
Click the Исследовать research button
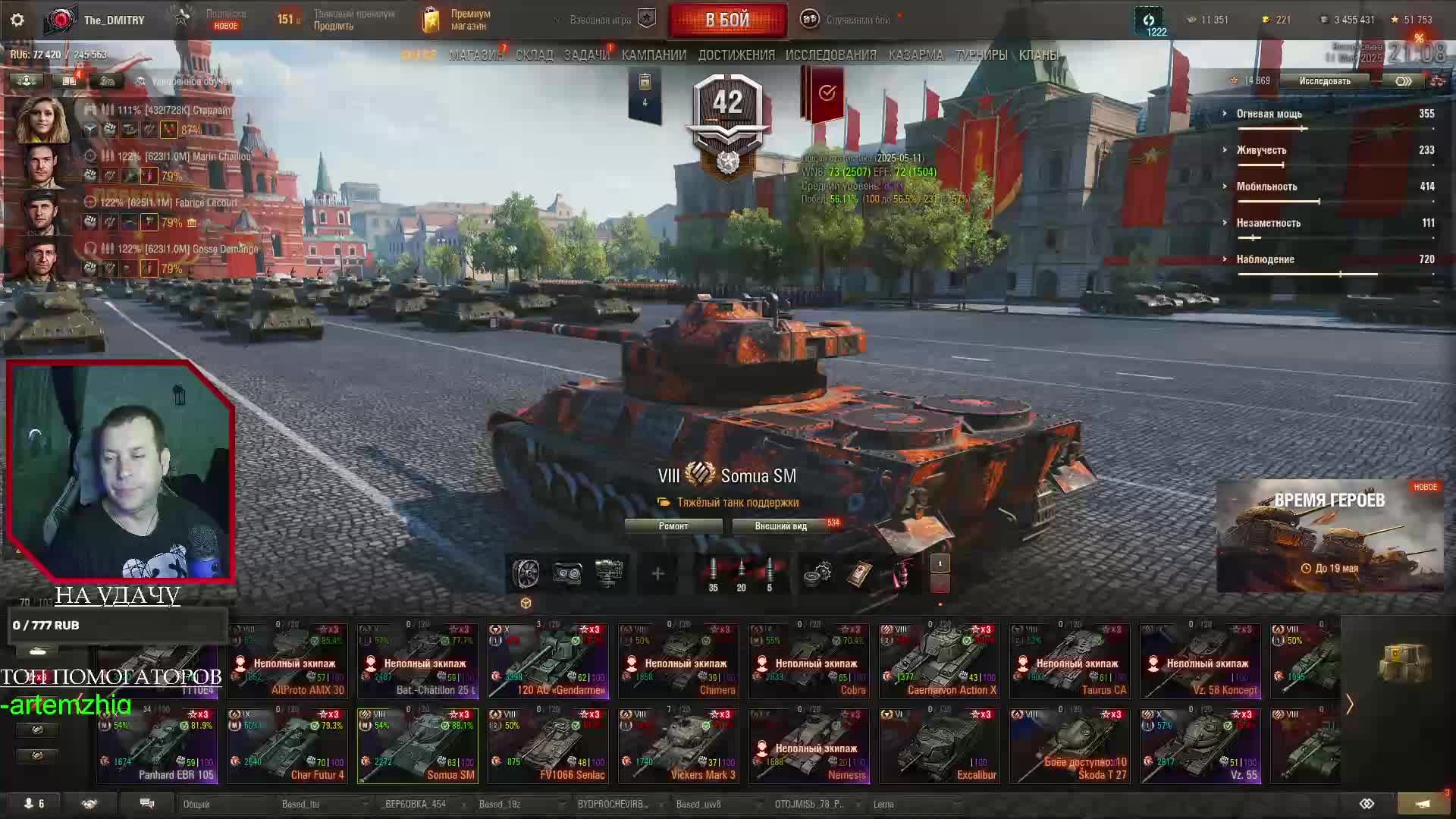[1324, 81]
